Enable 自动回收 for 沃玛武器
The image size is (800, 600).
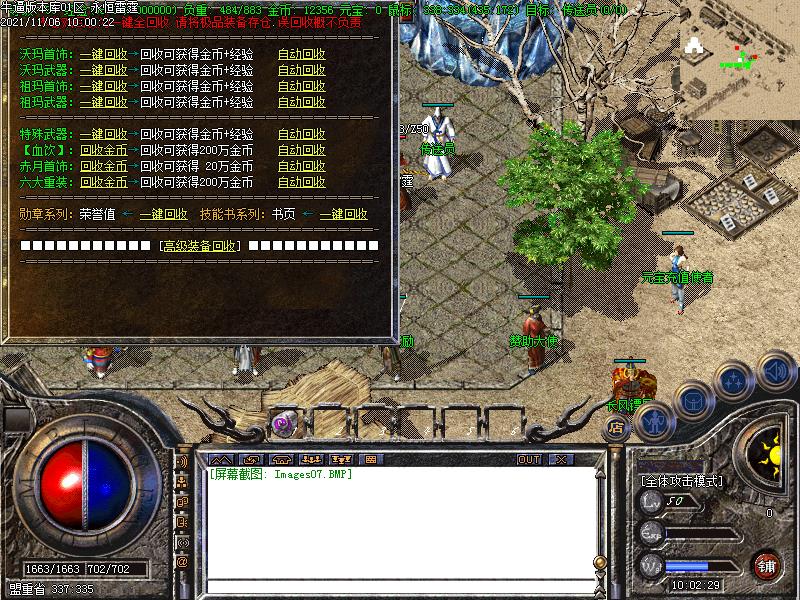tap(302, 70)
